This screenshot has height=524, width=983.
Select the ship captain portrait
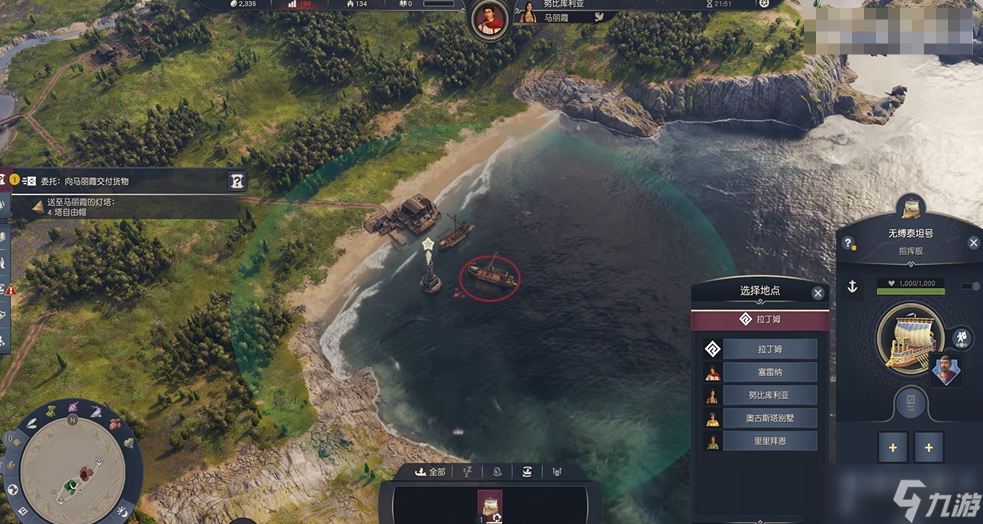point(945,369)
